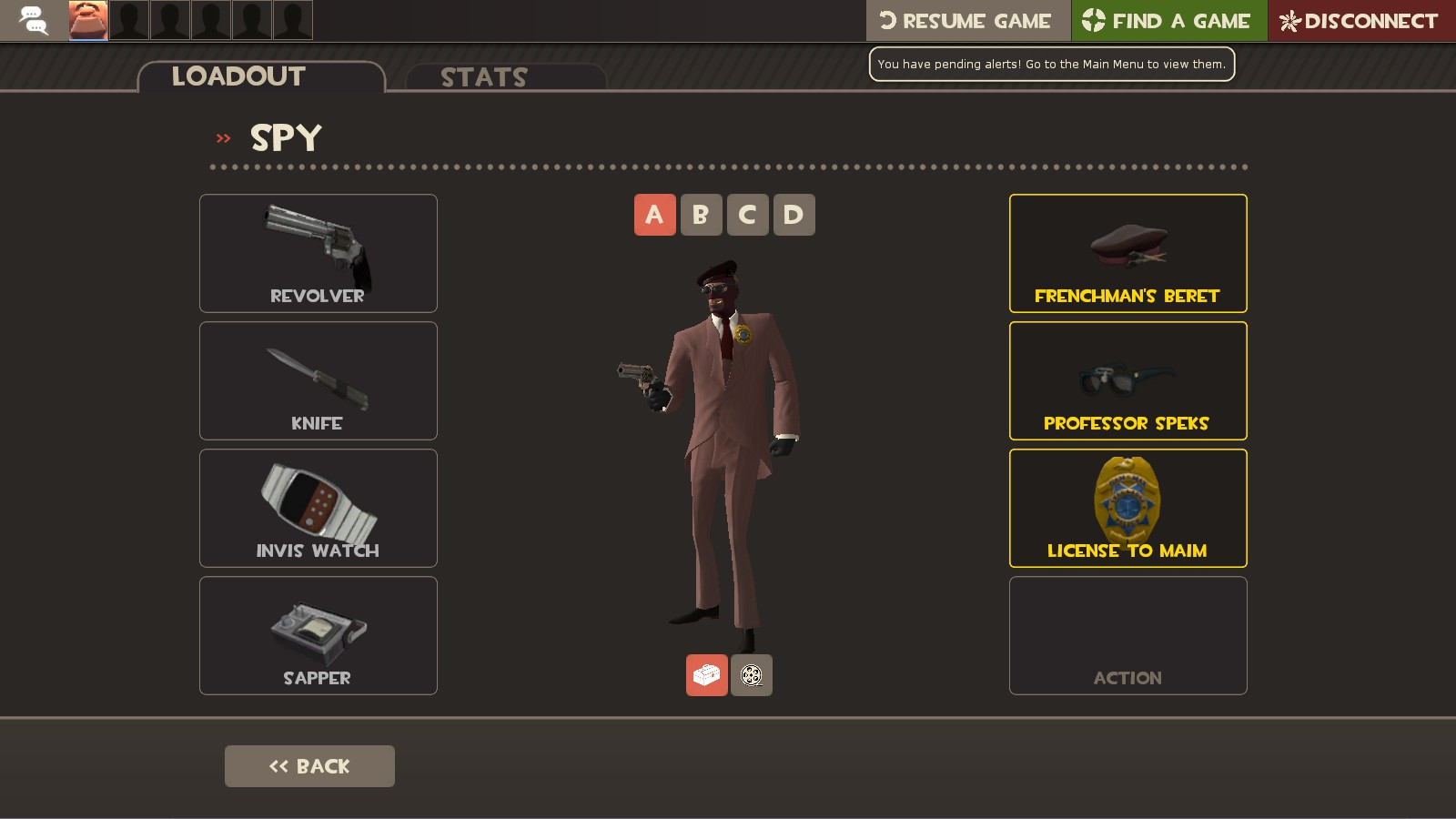
Task: Switch to the STATS tab
Action: click(483, 77)
